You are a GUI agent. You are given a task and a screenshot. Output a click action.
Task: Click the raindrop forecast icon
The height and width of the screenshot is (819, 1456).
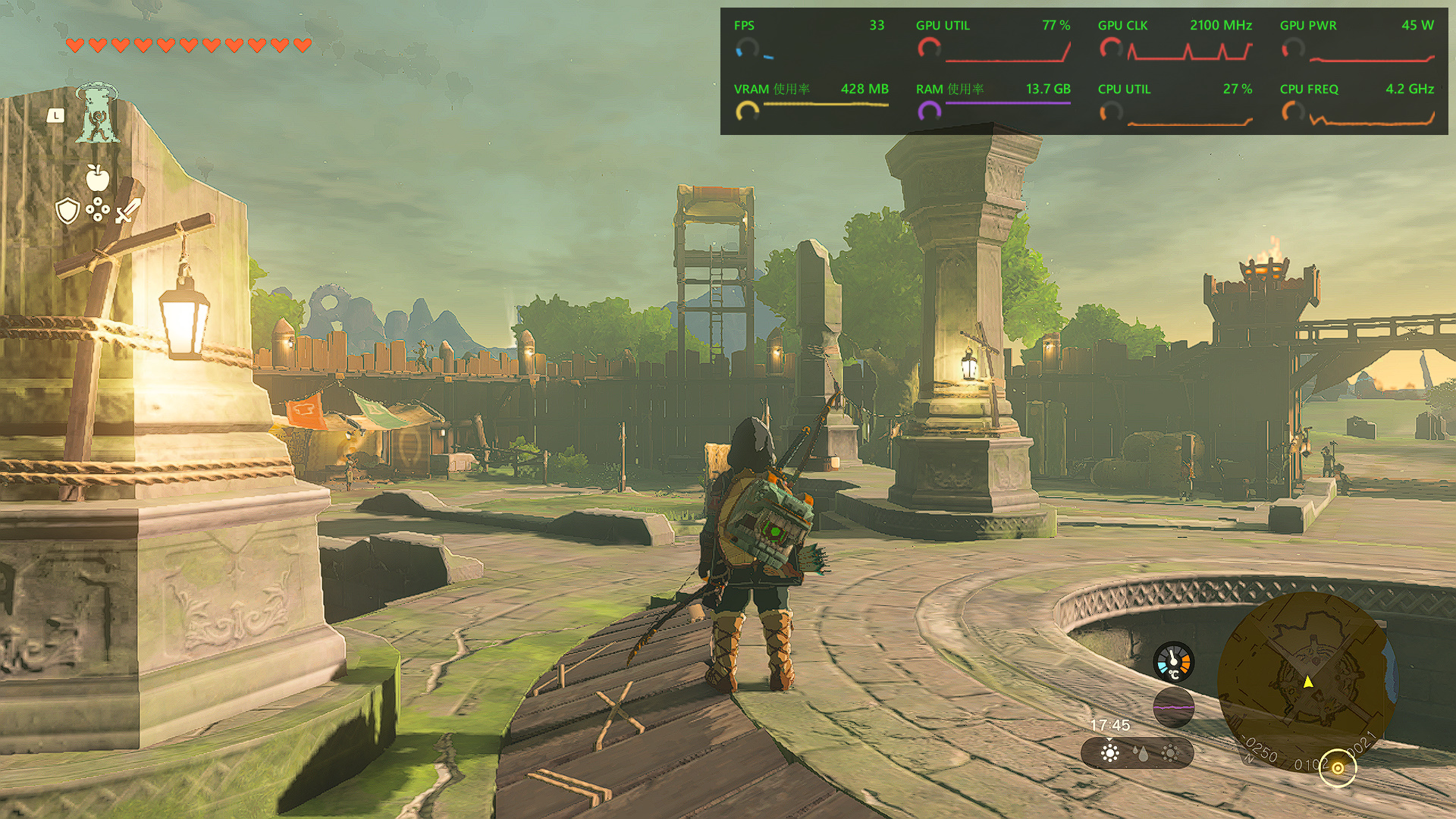pyautogui.click(x=1141, y=753)
